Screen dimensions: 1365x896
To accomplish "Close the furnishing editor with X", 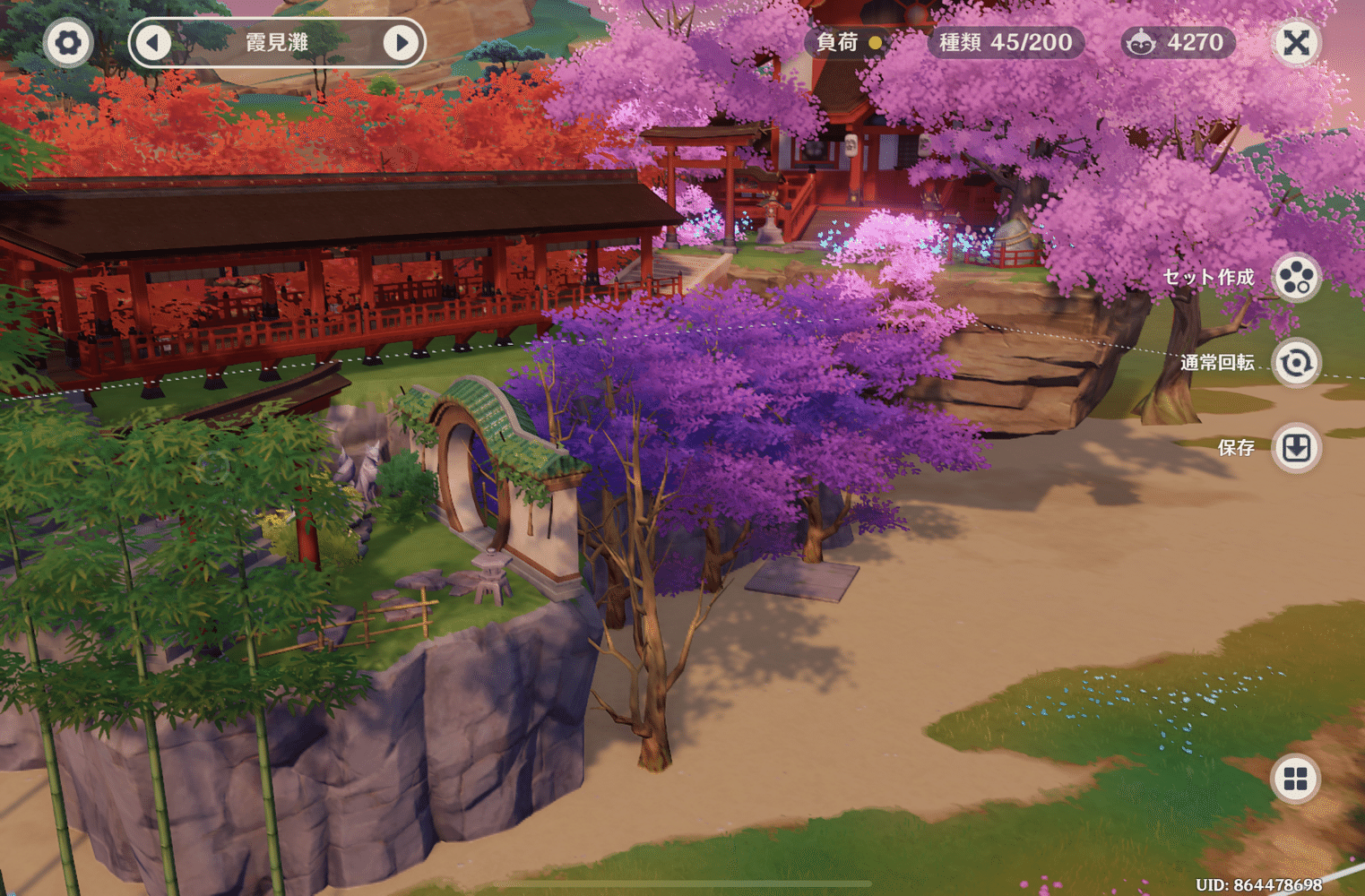I will coord(1296,42).
